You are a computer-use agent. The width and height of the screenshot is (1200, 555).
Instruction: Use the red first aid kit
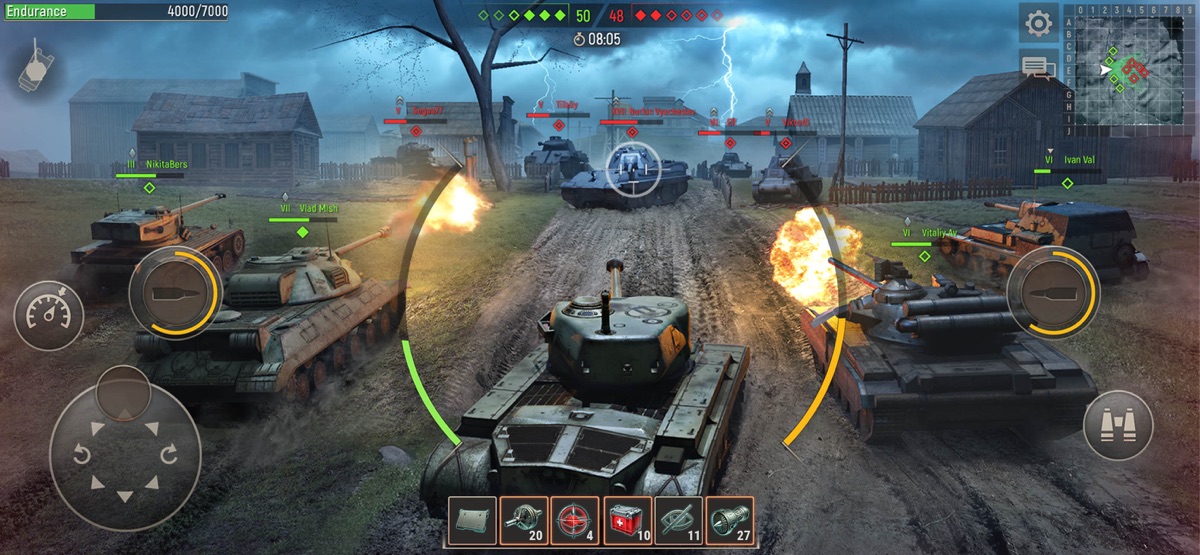(627, 521)
